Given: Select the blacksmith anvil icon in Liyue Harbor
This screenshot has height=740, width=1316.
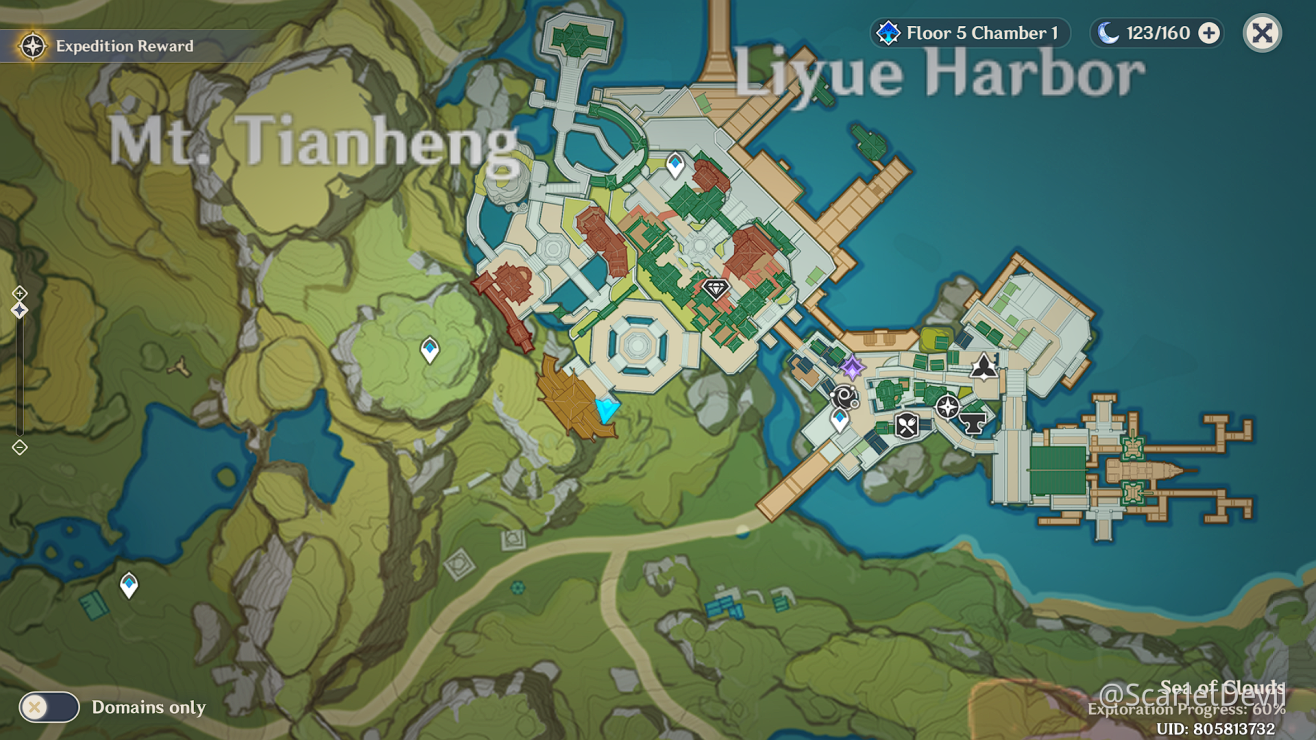Looking at the screenshot, I should click(x=973, y=423).
